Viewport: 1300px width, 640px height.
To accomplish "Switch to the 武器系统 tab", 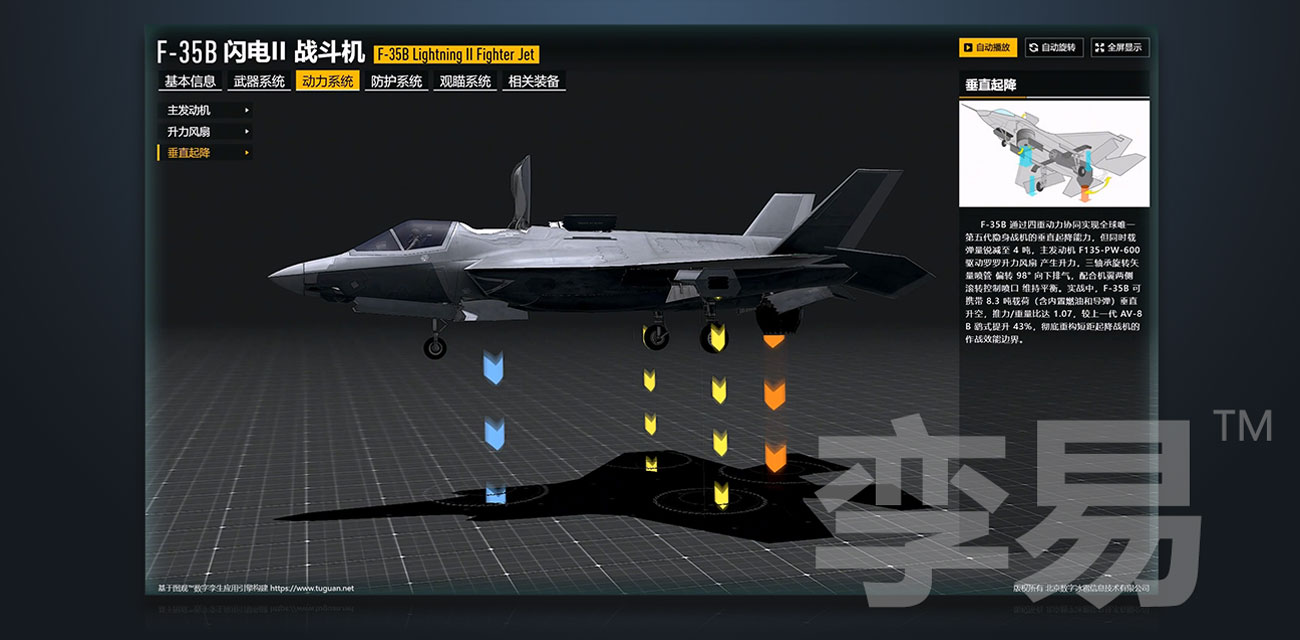I will pyautogui.click(x=259, y=82).
